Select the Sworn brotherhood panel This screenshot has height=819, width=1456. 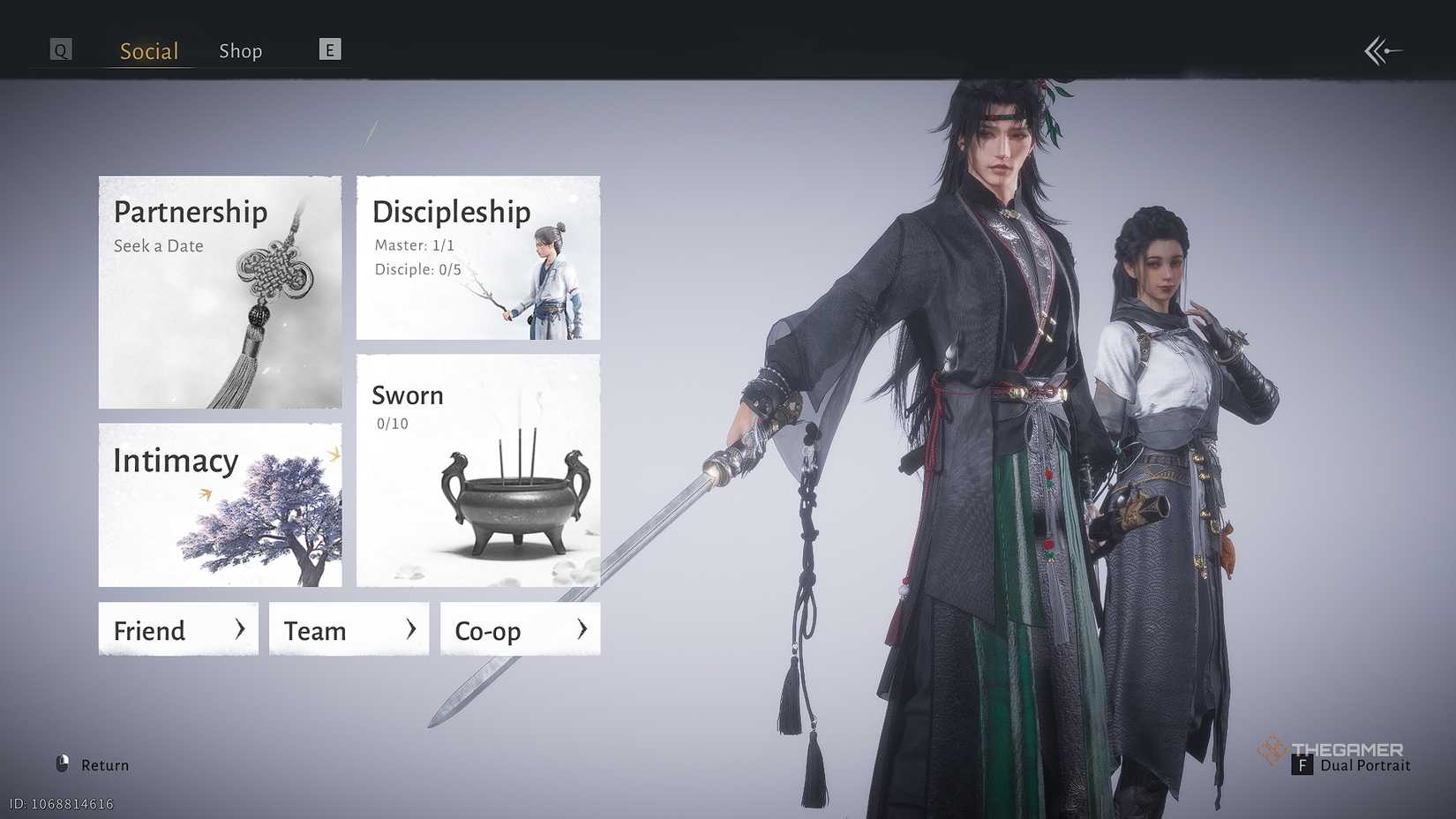(x=407, y=395)
